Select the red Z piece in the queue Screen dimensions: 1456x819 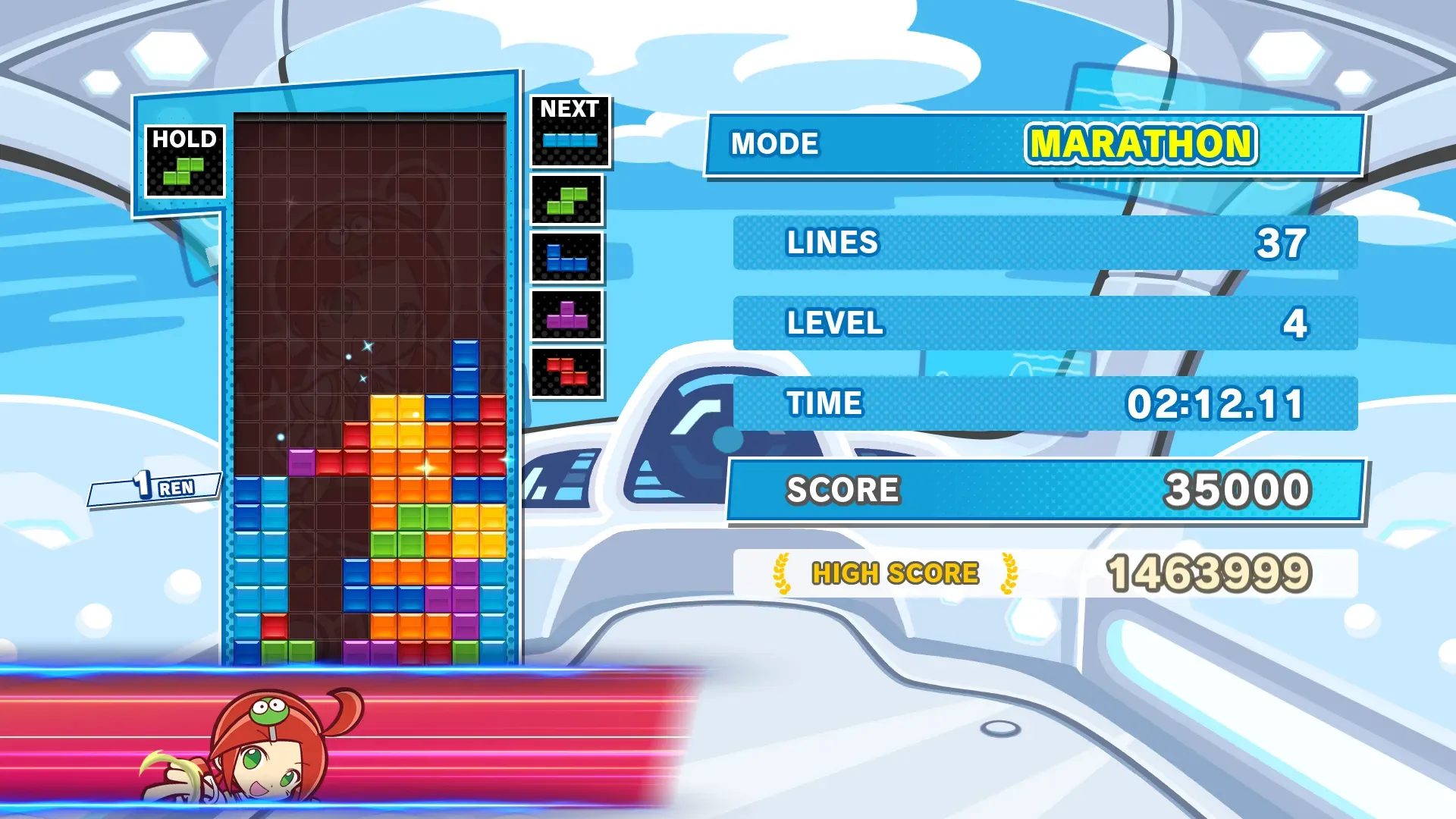(x=567, y=372)
